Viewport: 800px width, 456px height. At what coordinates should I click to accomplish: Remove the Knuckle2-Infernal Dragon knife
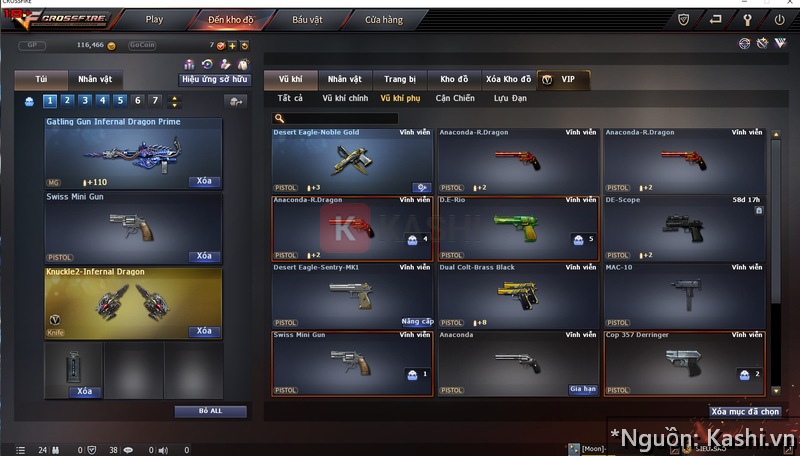(204, 331)
